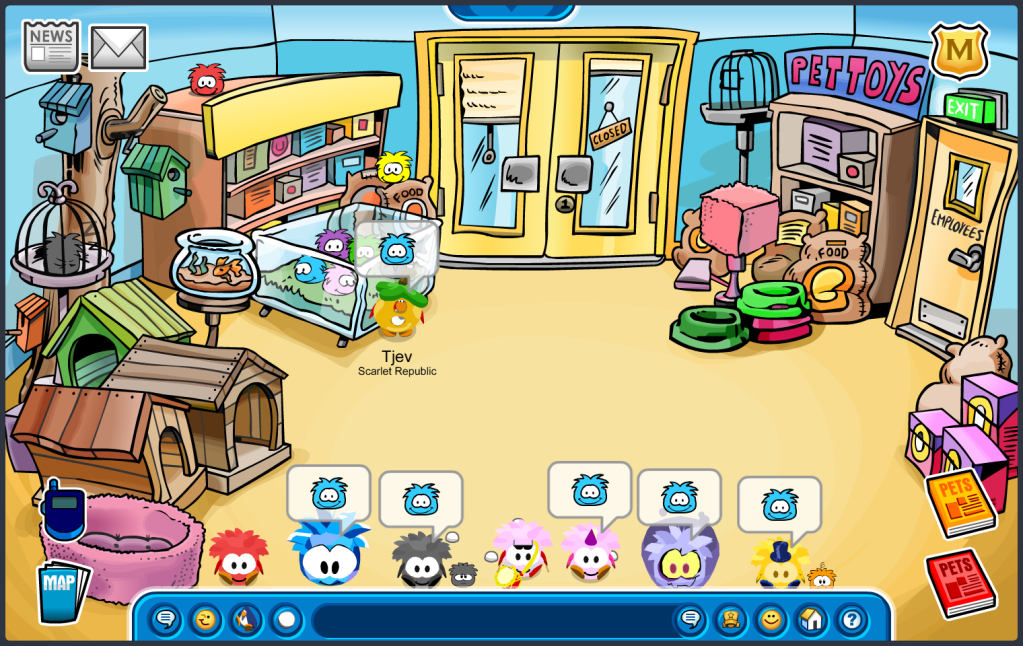Open the safe chat speech bubble menu

[166, 620]
